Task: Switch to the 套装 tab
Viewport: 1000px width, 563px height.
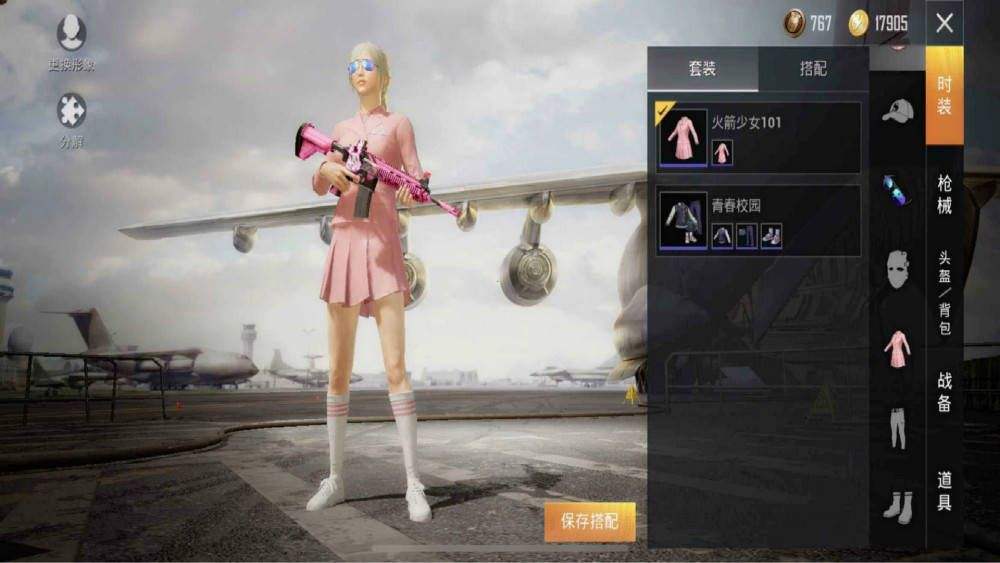Action: 702,69
